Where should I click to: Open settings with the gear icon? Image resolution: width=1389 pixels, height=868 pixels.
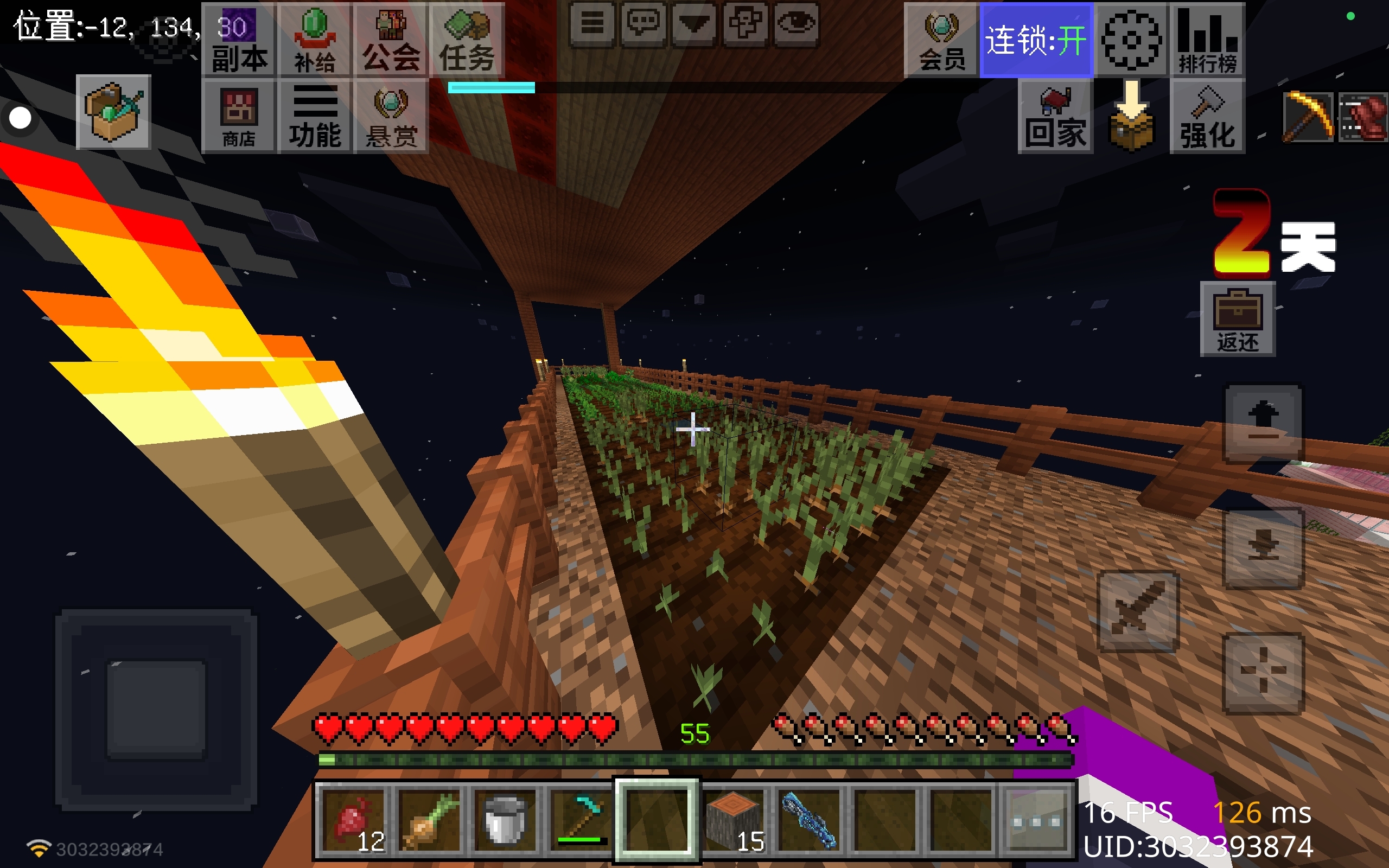(1131, 40)
